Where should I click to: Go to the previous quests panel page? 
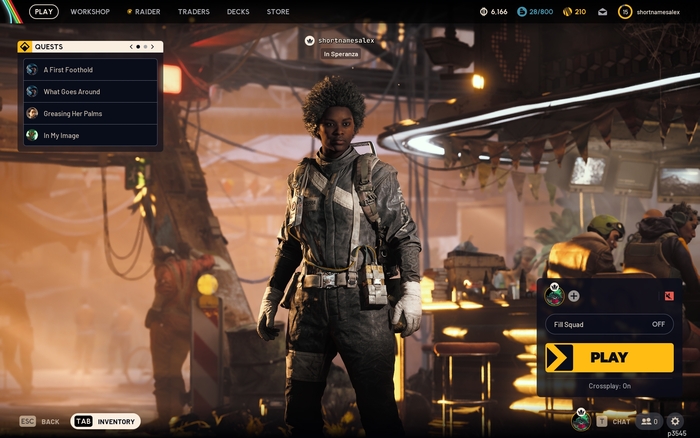tap(132, 47)
